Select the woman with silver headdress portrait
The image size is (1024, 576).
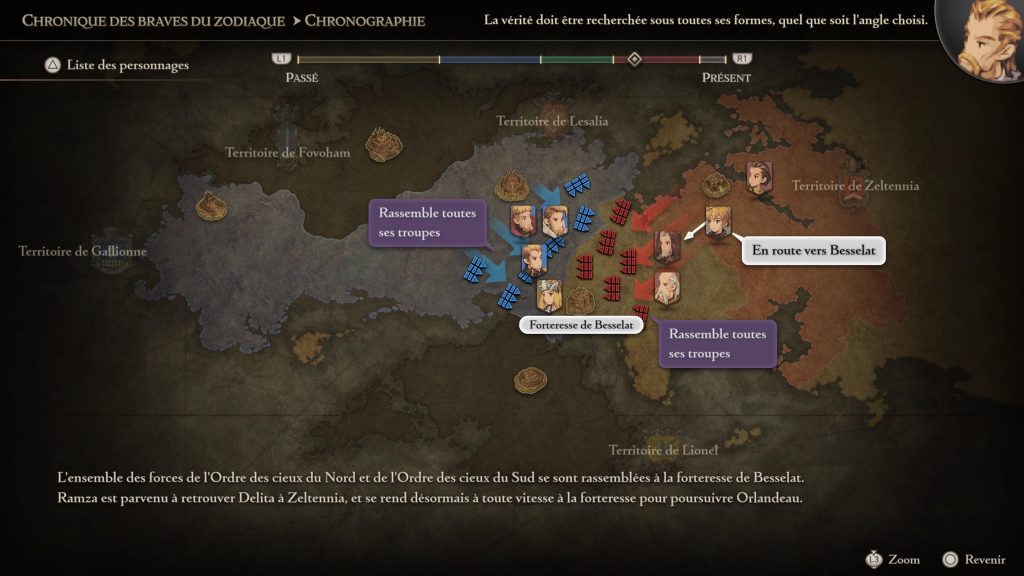click(x=548, y=295)
